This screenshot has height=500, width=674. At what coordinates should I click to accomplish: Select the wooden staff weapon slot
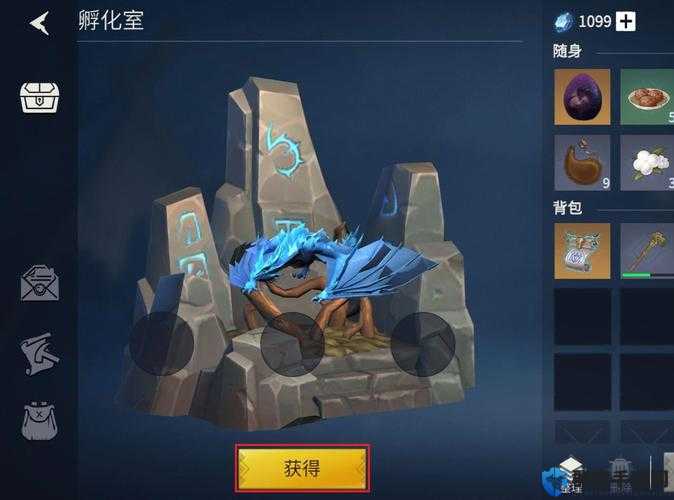coord(646,250)
